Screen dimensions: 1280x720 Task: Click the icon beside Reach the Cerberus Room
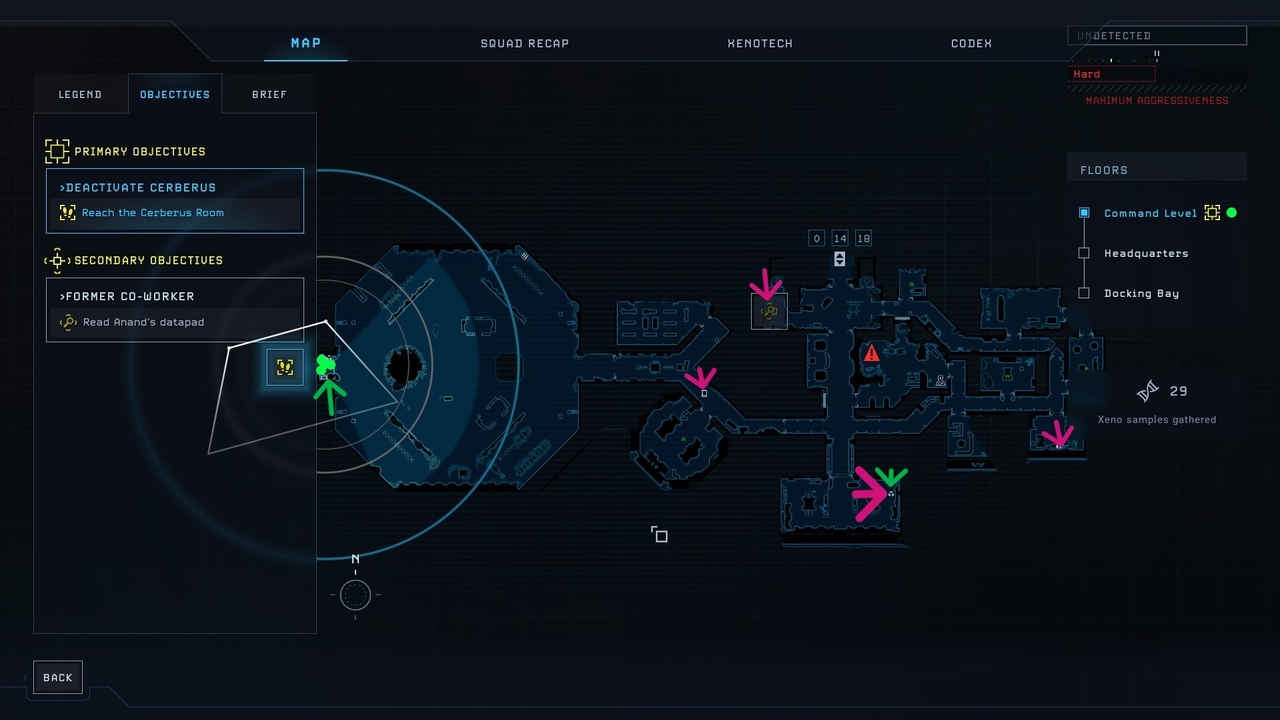[x=66, y=212]
